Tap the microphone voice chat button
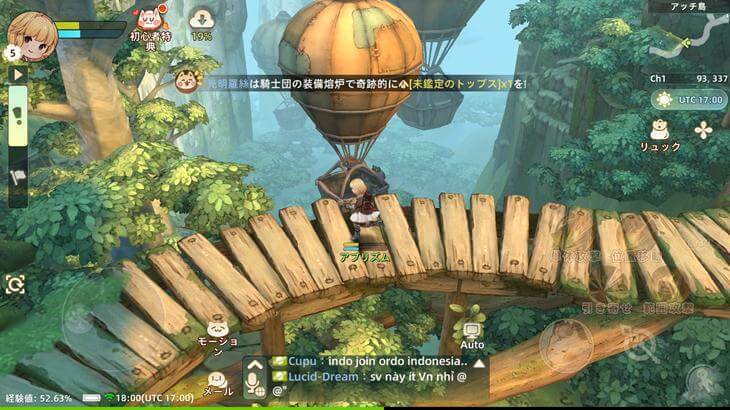The width and height of the screenshot is (730, 410). [x=253, y=378]
